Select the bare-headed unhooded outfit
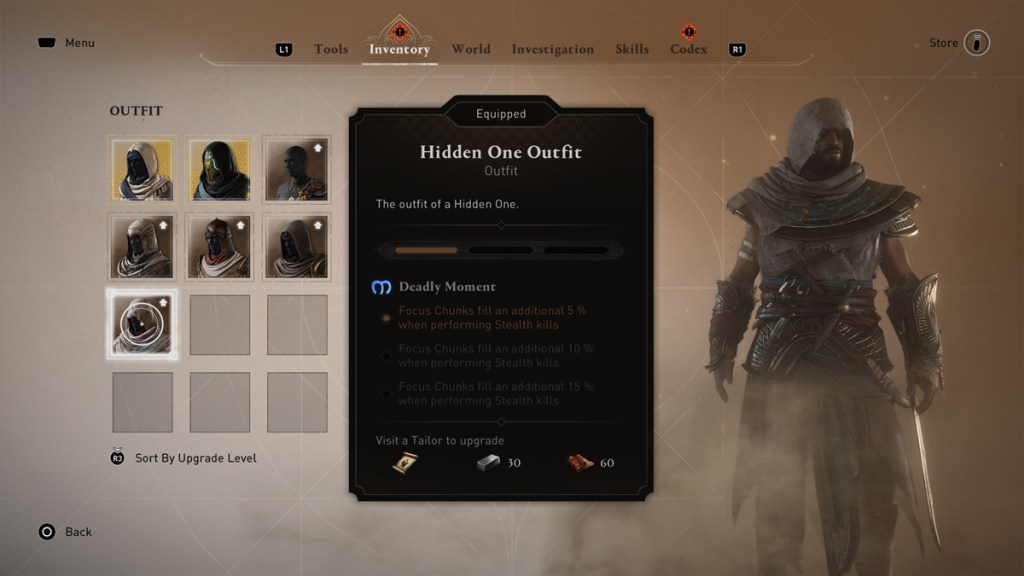1024x576 pixels. (297, 169)
